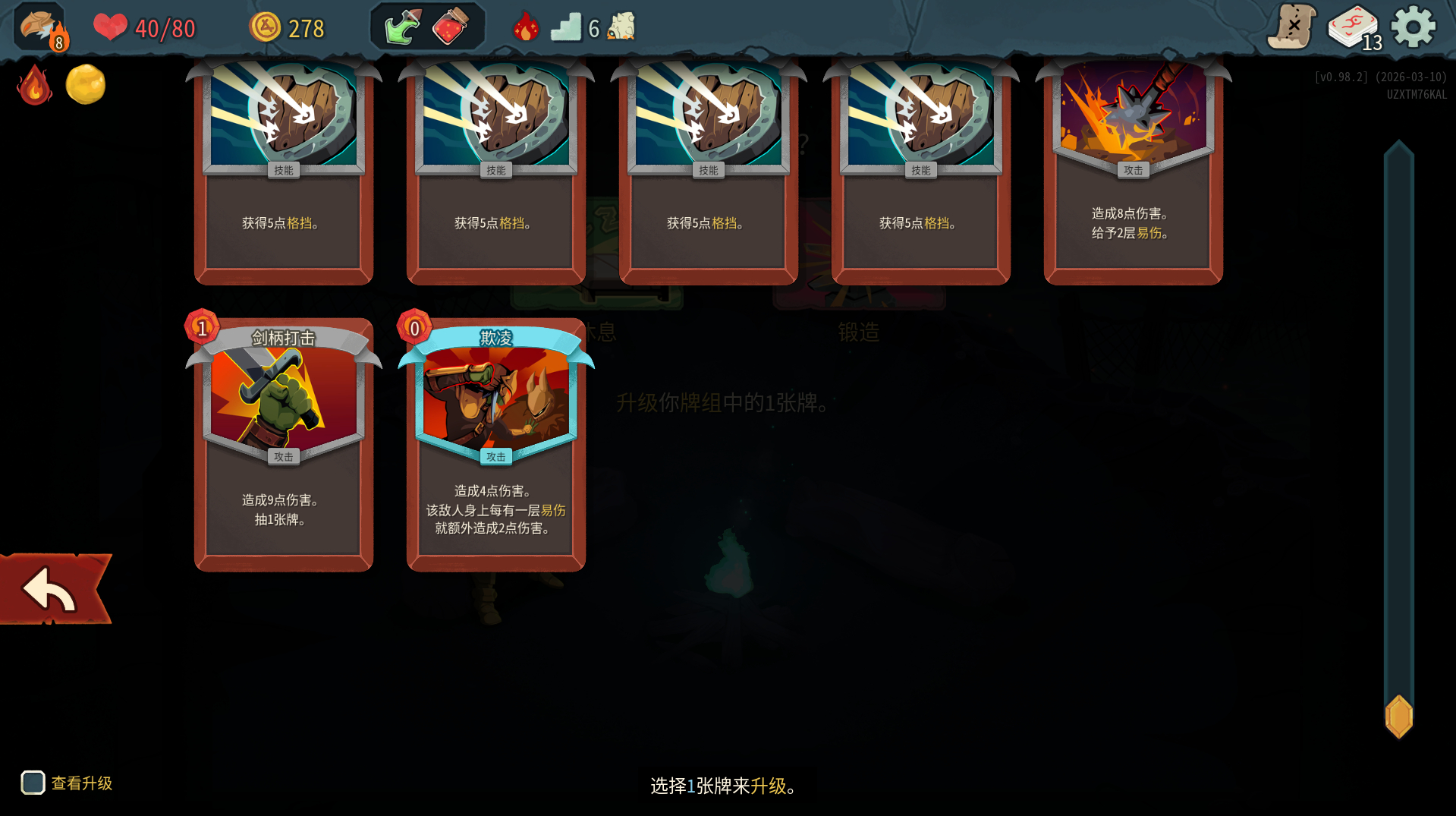Viewport: 1456px width, 816px height.
Task: Click the red back arrow button
Action: point(52,589)
